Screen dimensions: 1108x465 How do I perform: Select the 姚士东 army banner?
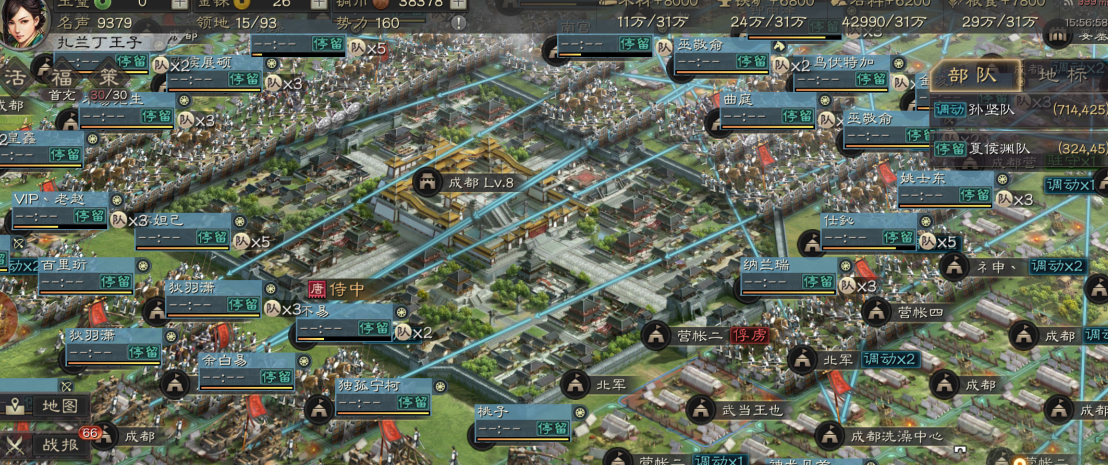(x=946, y=187)
